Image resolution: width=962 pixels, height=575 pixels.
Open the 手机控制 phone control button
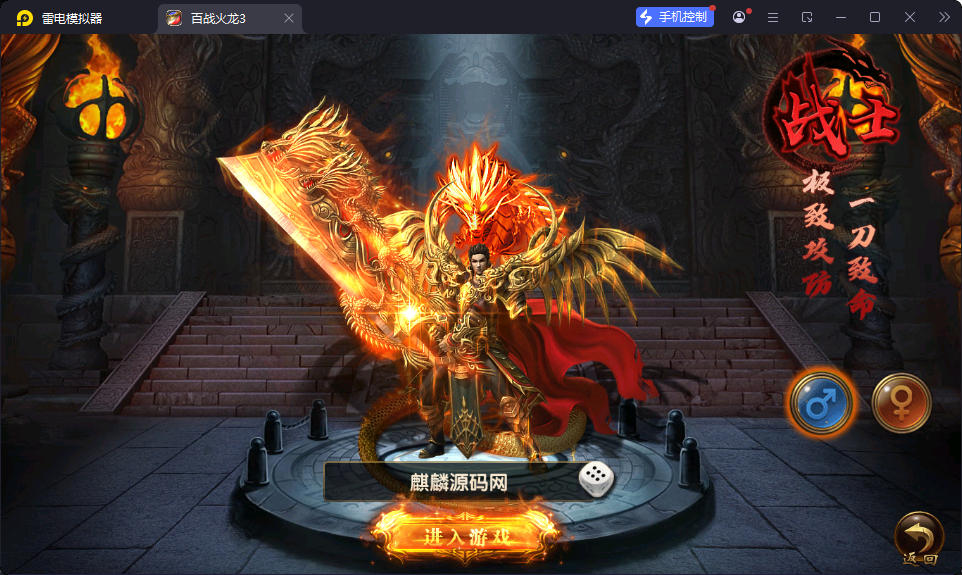[x=674, y=17]
